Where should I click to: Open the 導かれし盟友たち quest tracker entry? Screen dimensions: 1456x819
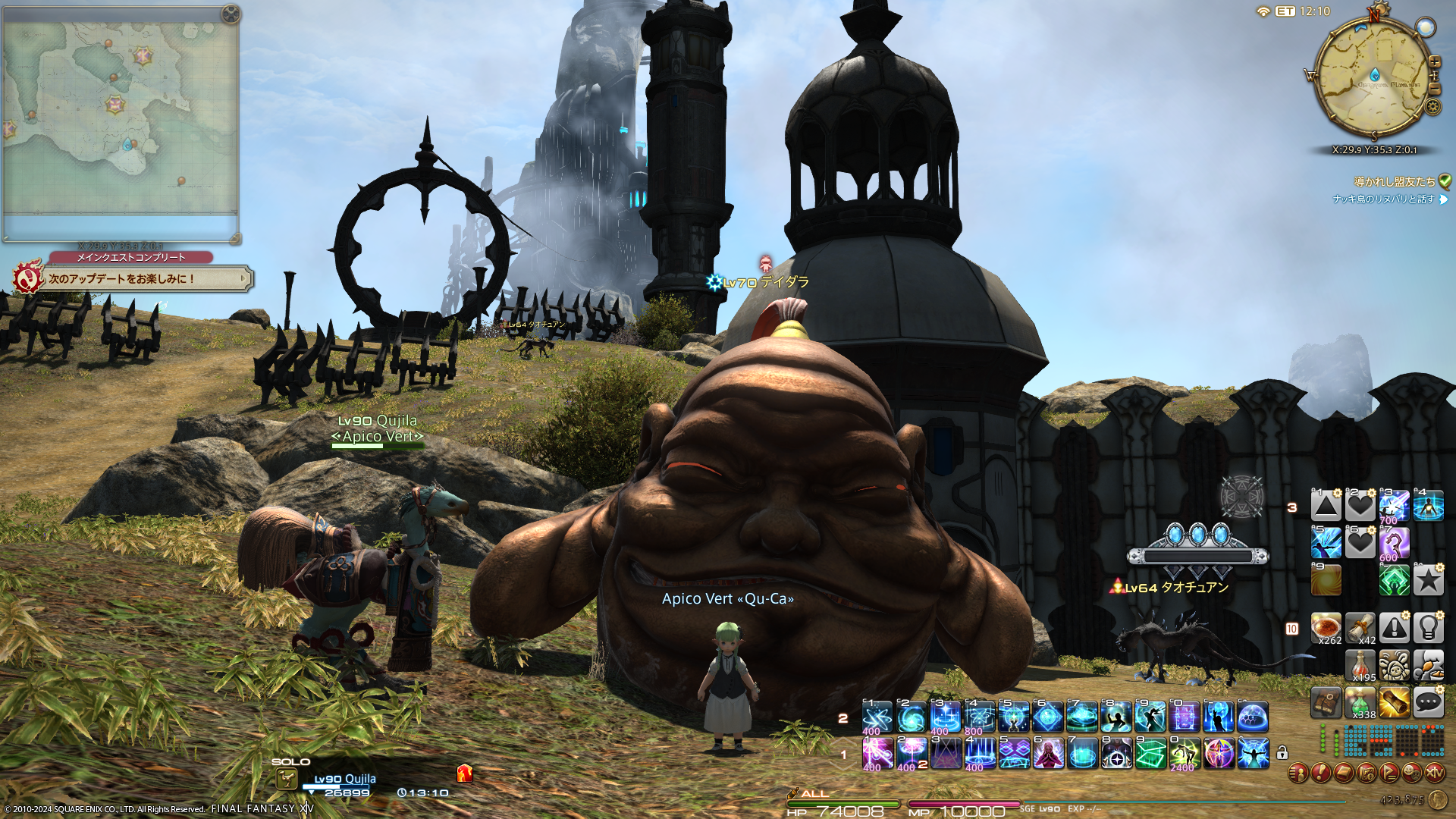pos(1394,182)
